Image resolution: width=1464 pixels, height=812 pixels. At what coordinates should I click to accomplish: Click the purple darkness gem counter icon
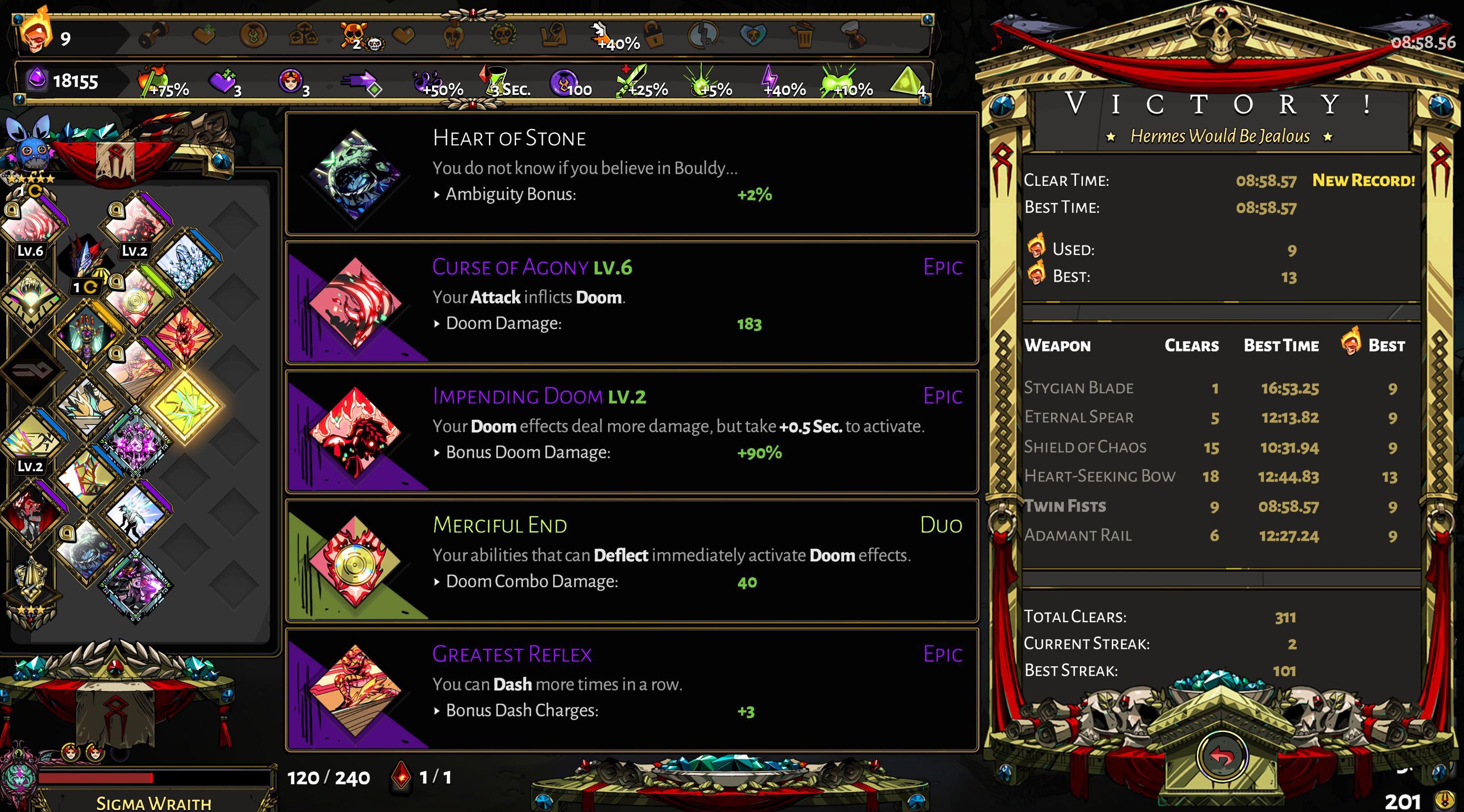(x=37, y=79)
